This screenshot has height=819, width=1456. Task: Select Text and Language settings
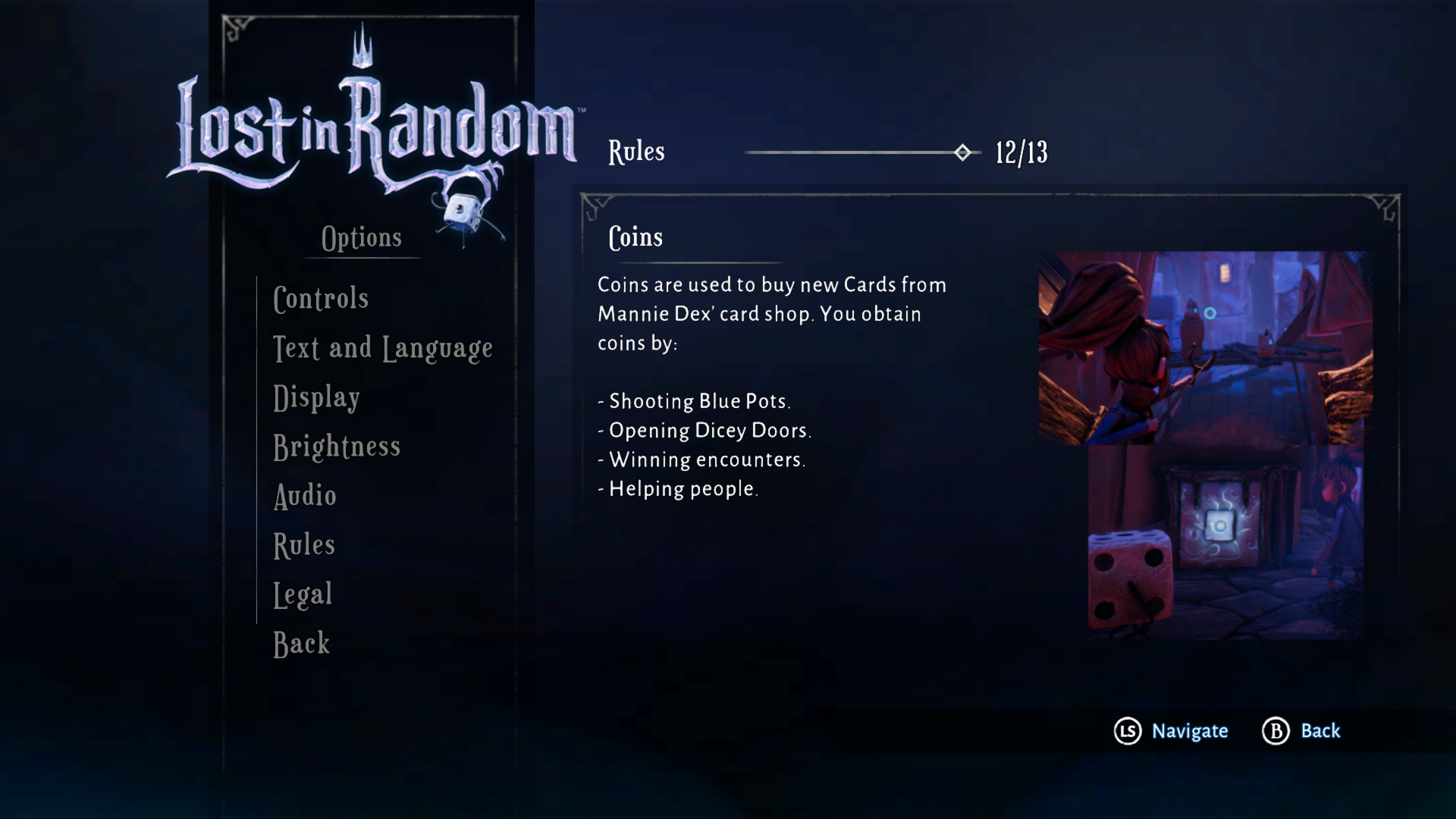pos(382,347)
